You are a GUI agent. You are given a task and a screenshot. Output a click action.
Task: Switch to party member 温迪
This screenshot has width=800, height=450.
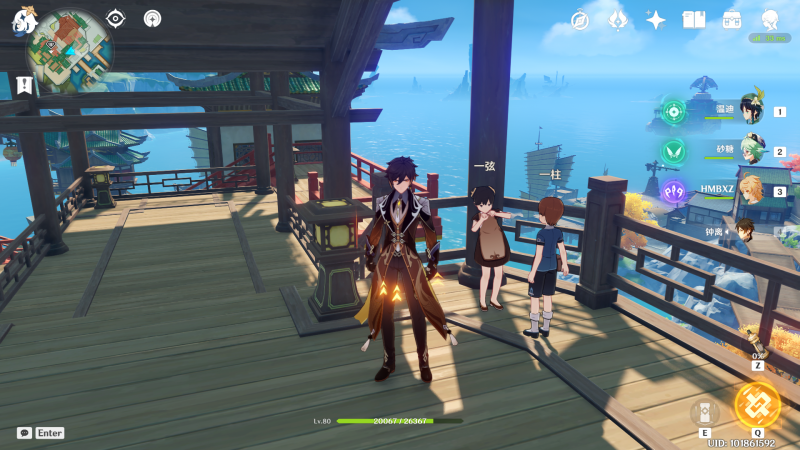pos(750,111)
